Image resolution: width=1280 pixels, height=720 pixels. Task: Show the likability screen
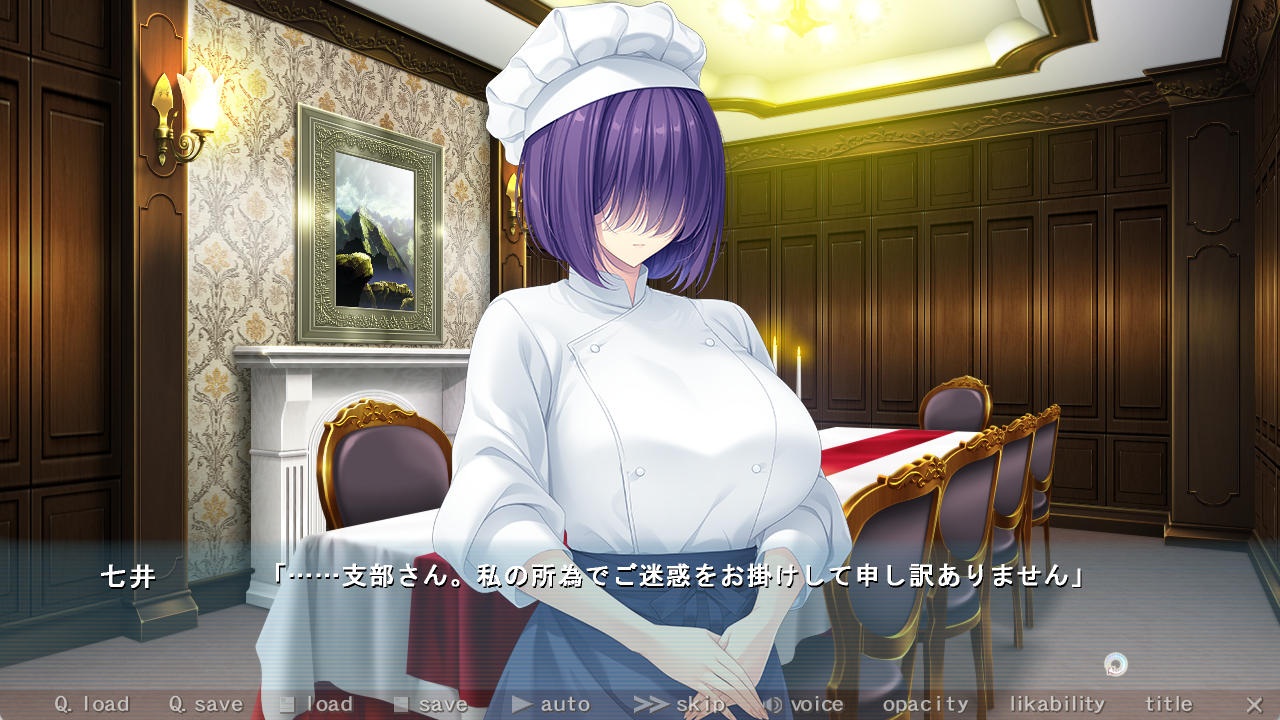coord(1056,704)
